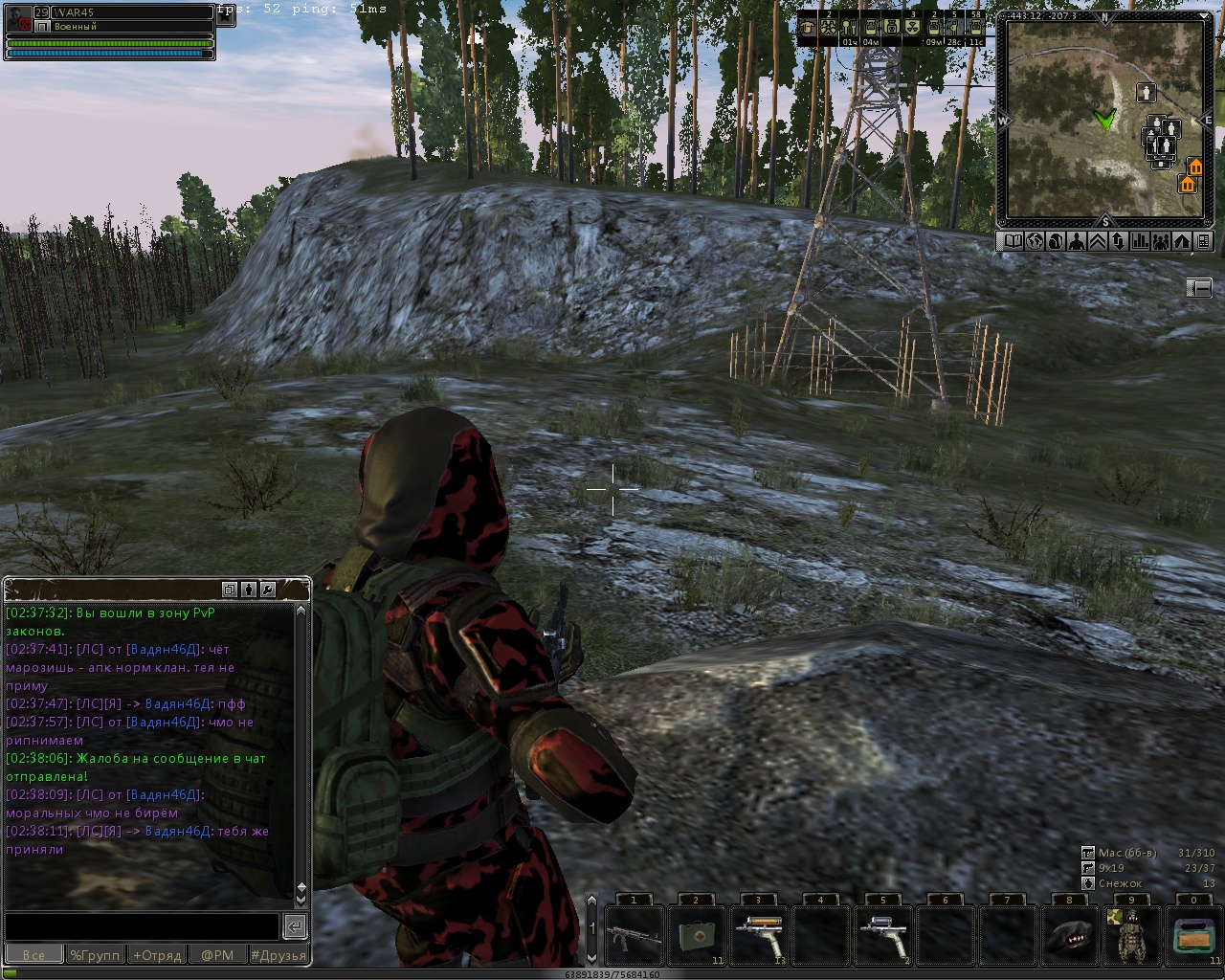Screen dimensions: 1225x980
Task: Switch to the +Отряд chat tab
Action: pyautogui.click(x=157, y=955)
